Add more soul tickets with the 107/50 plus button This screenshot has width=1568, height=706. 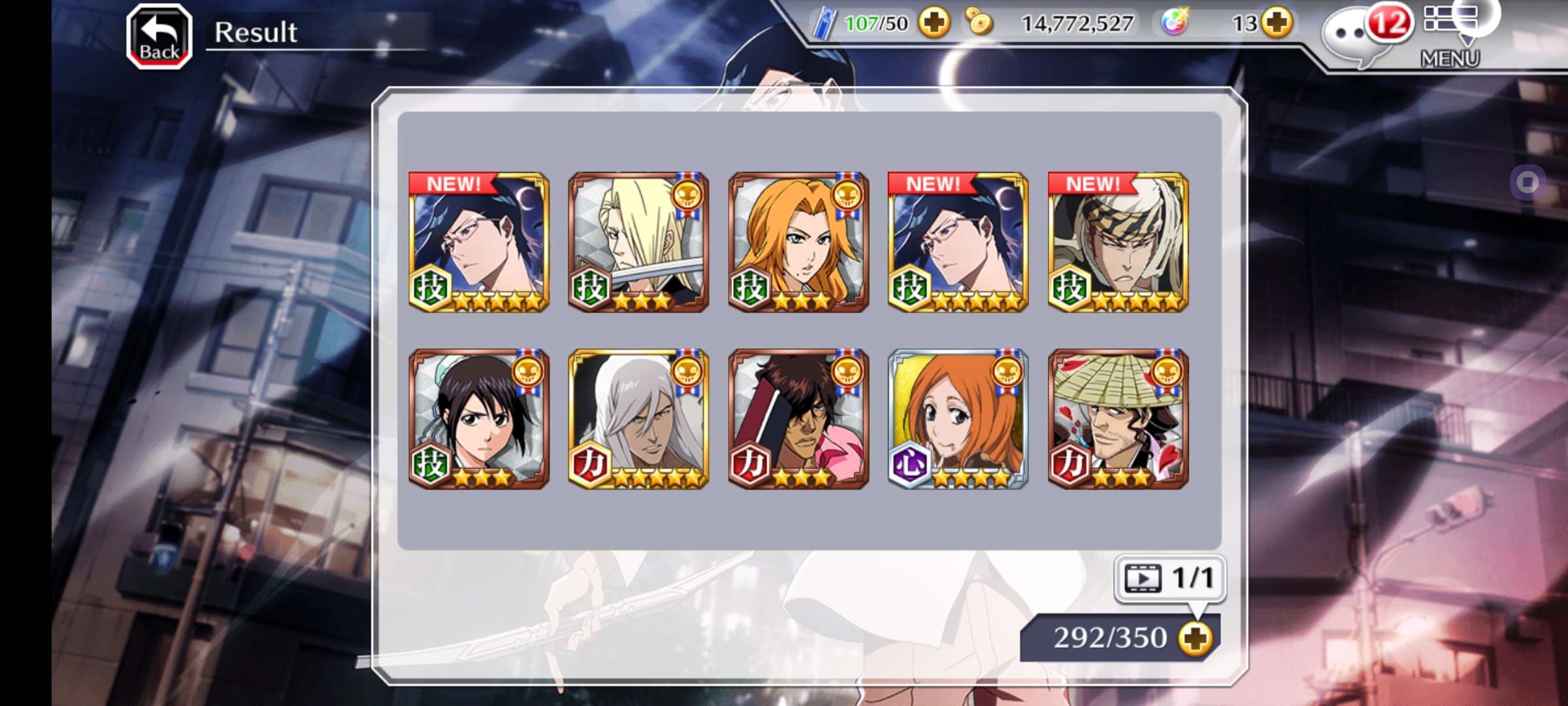click(x=934, y=24)
